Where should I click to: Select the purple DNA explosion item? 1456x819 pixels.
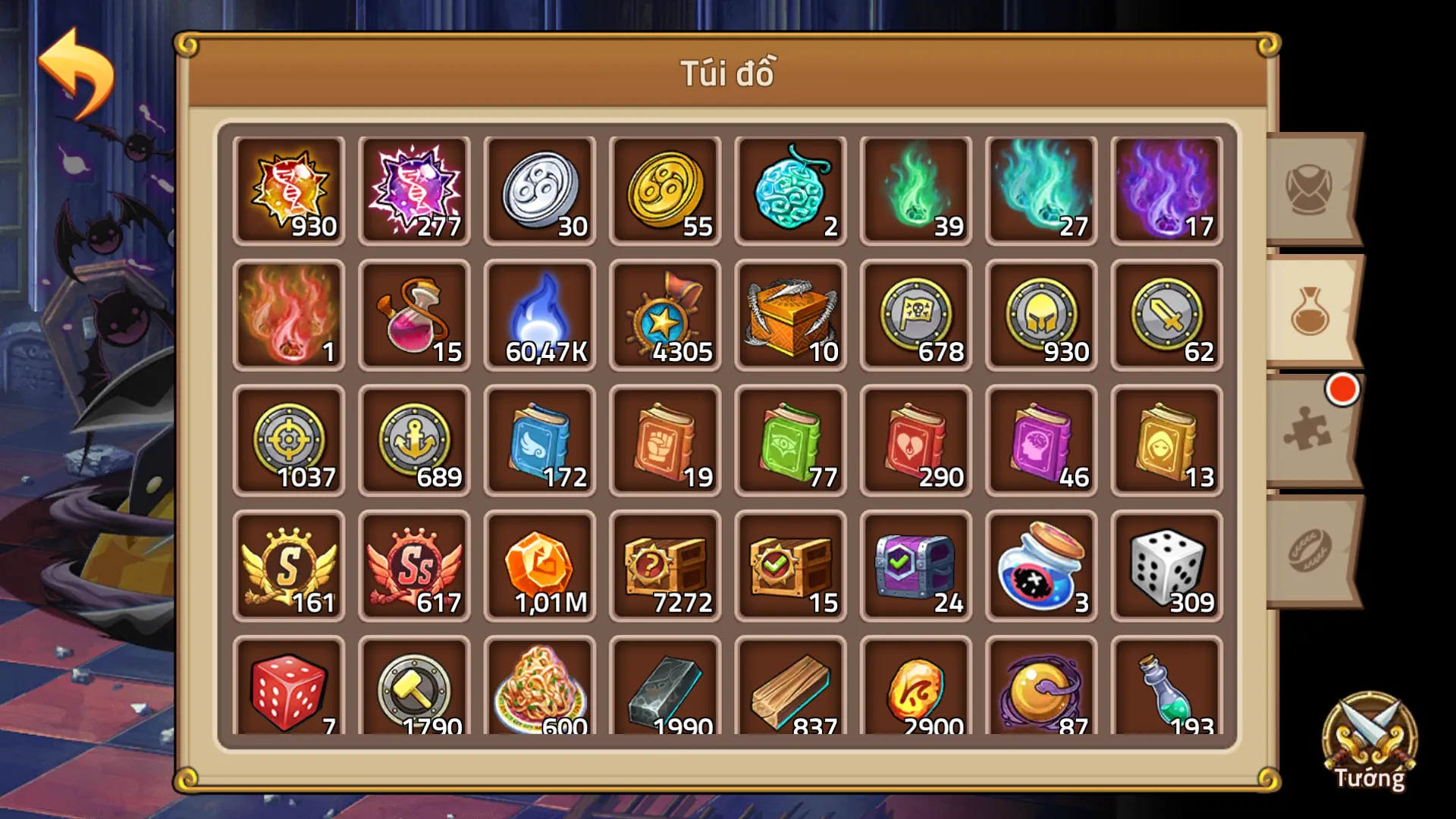point(414,188)
